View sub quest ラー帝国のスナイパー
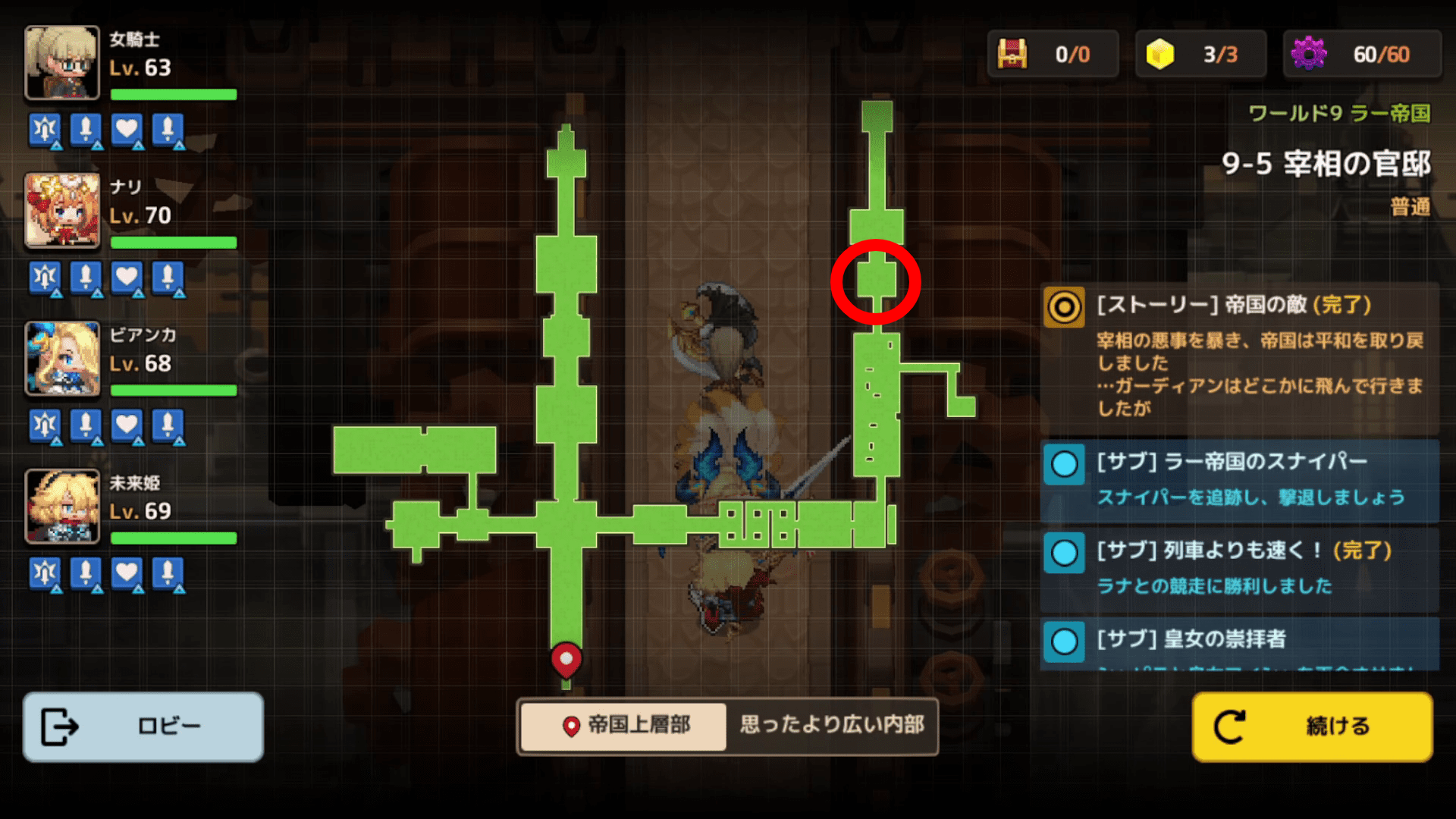 click(x=1239, y=479)
